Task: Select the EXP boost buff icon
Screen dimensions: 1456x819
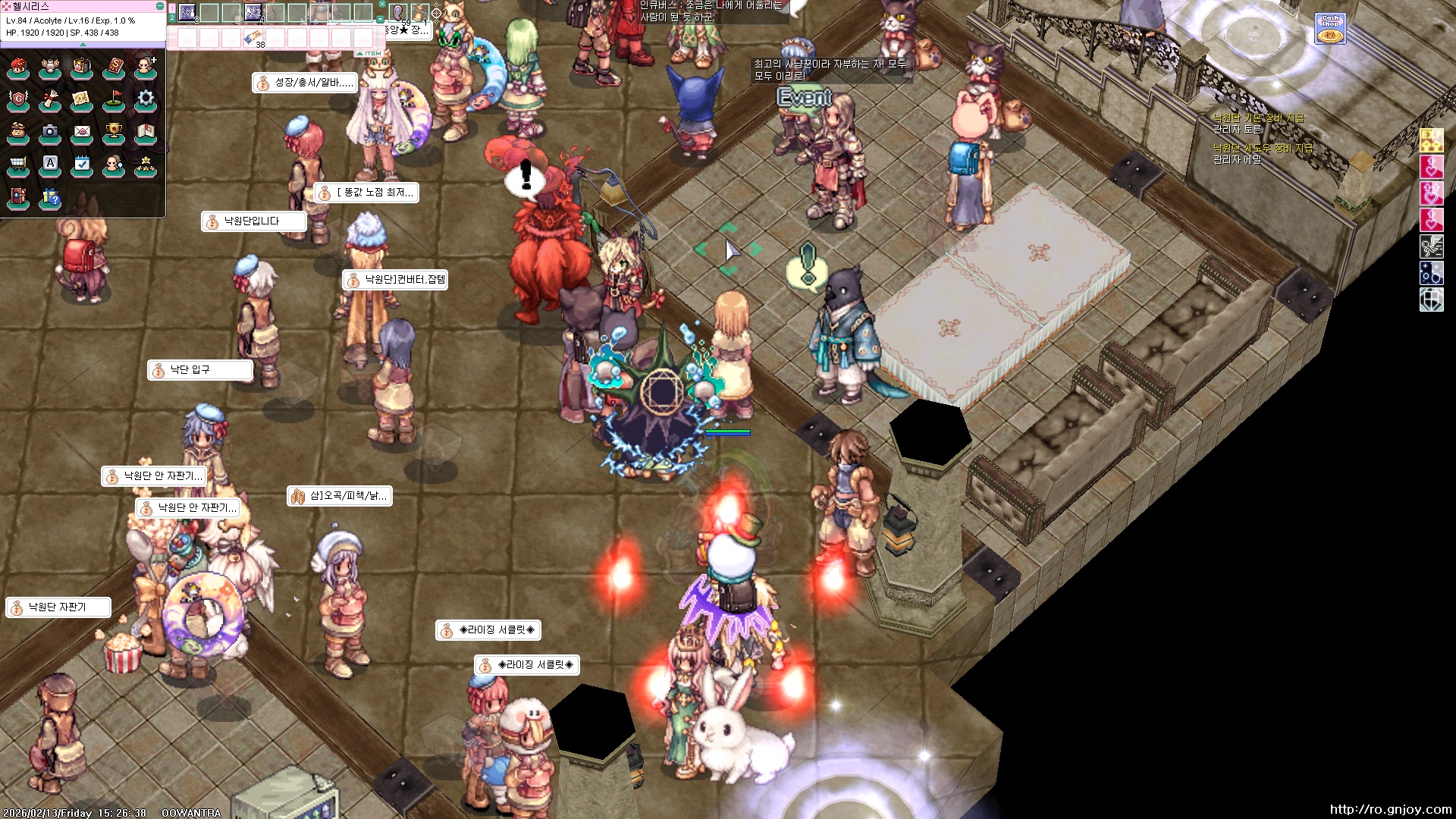Action: coord(1431,140)
